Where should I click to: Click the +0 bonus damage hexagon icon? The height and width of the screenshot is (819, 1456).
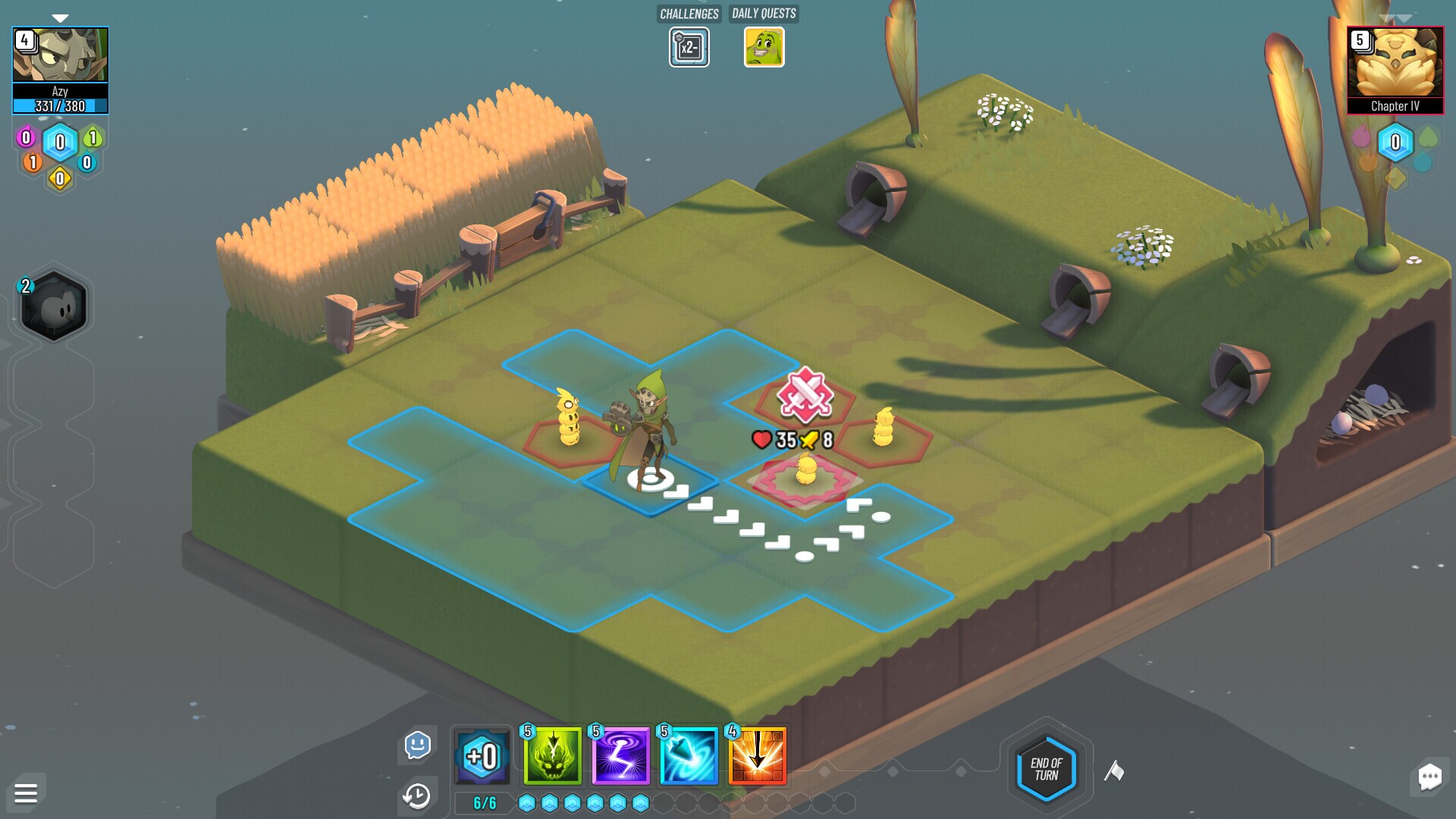(482, 755)
